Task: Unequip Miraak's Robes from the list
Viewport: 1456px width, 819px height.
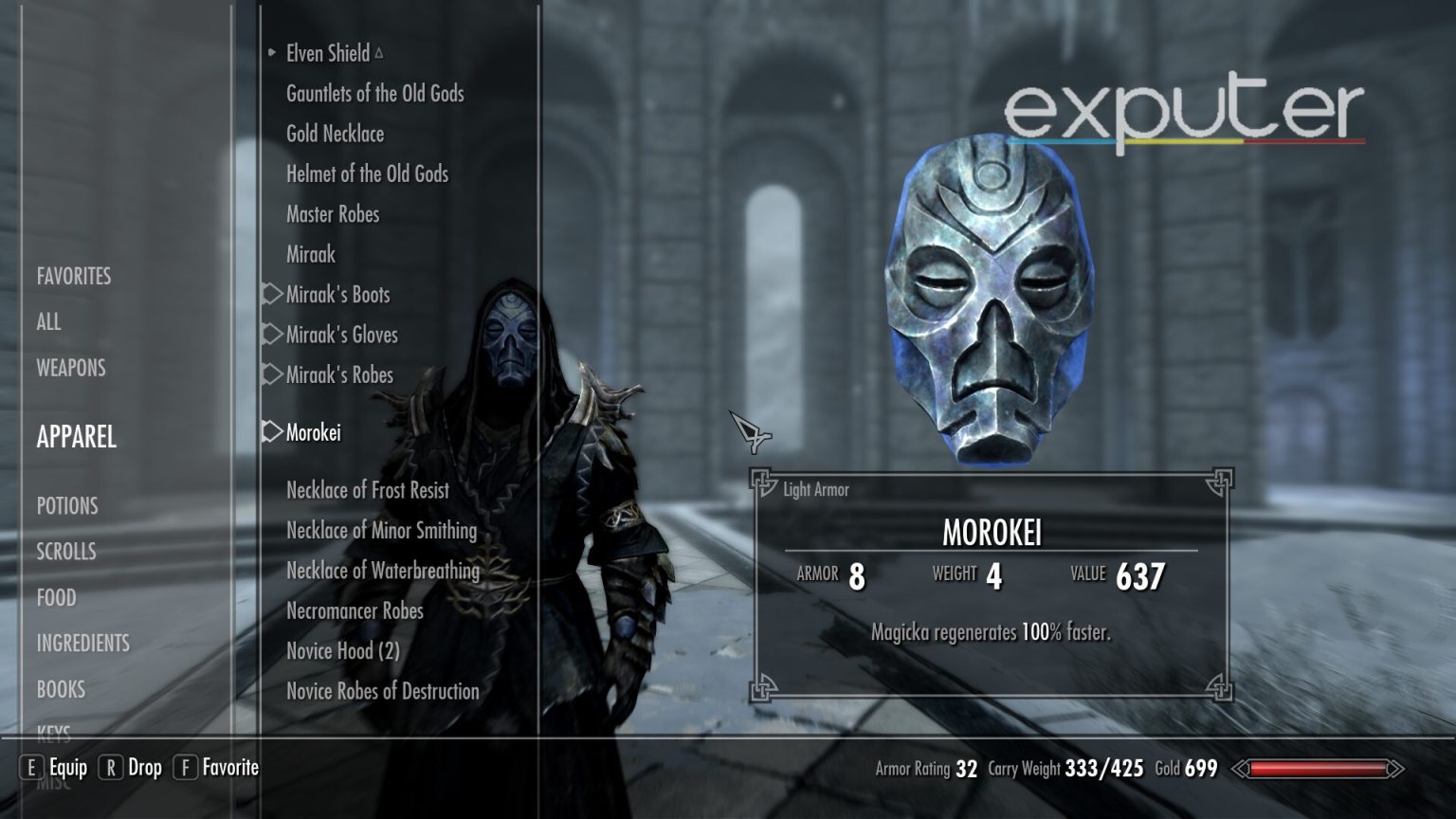Action: 337,375
